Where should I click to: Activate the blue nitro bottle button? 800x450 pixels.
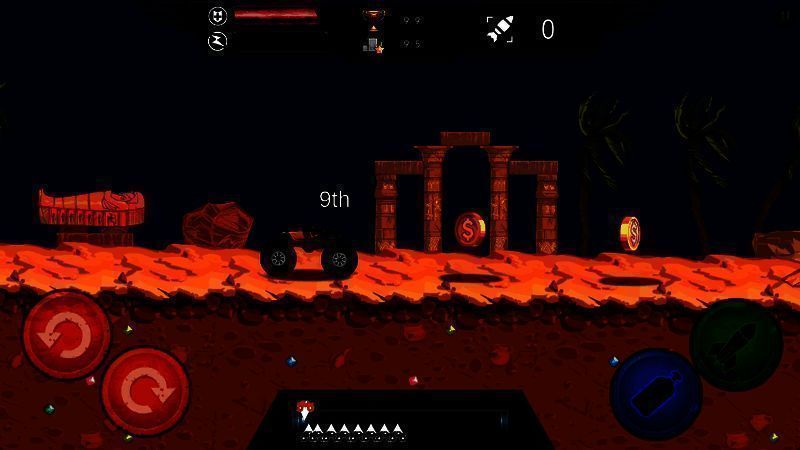[655, 393]
